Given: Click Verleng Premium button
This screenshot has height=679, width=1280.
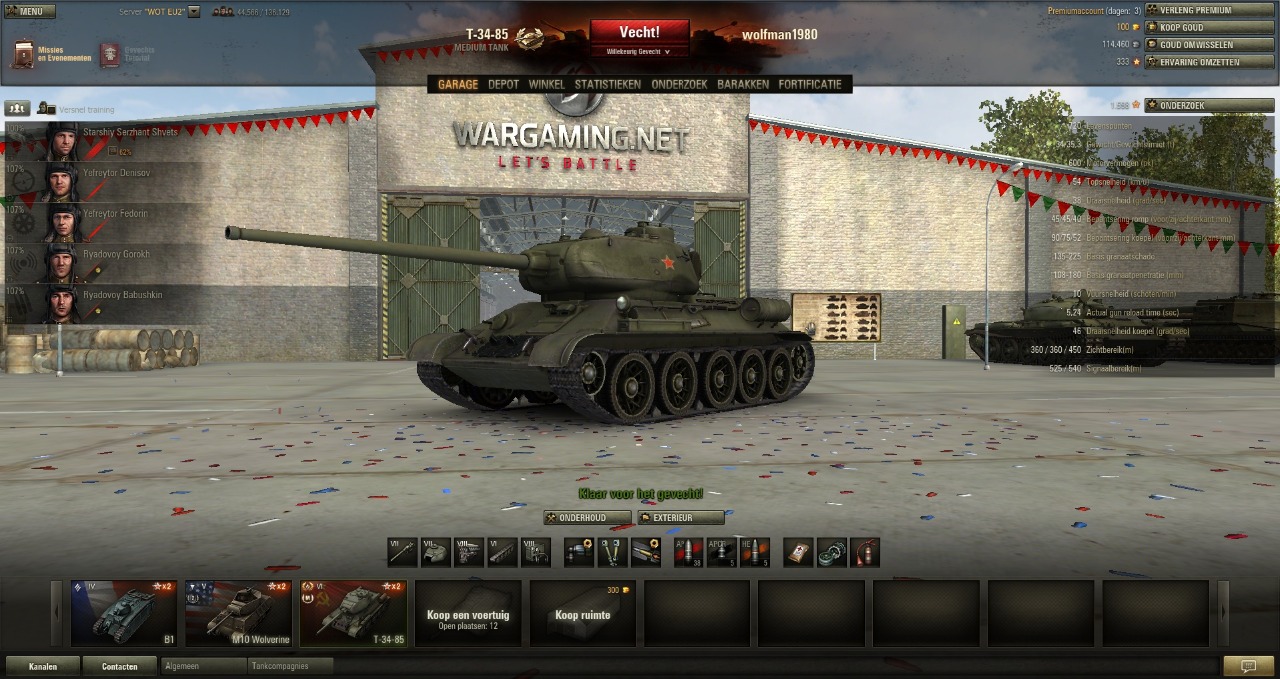Looking at the screenshot, I should [1209, 10].
